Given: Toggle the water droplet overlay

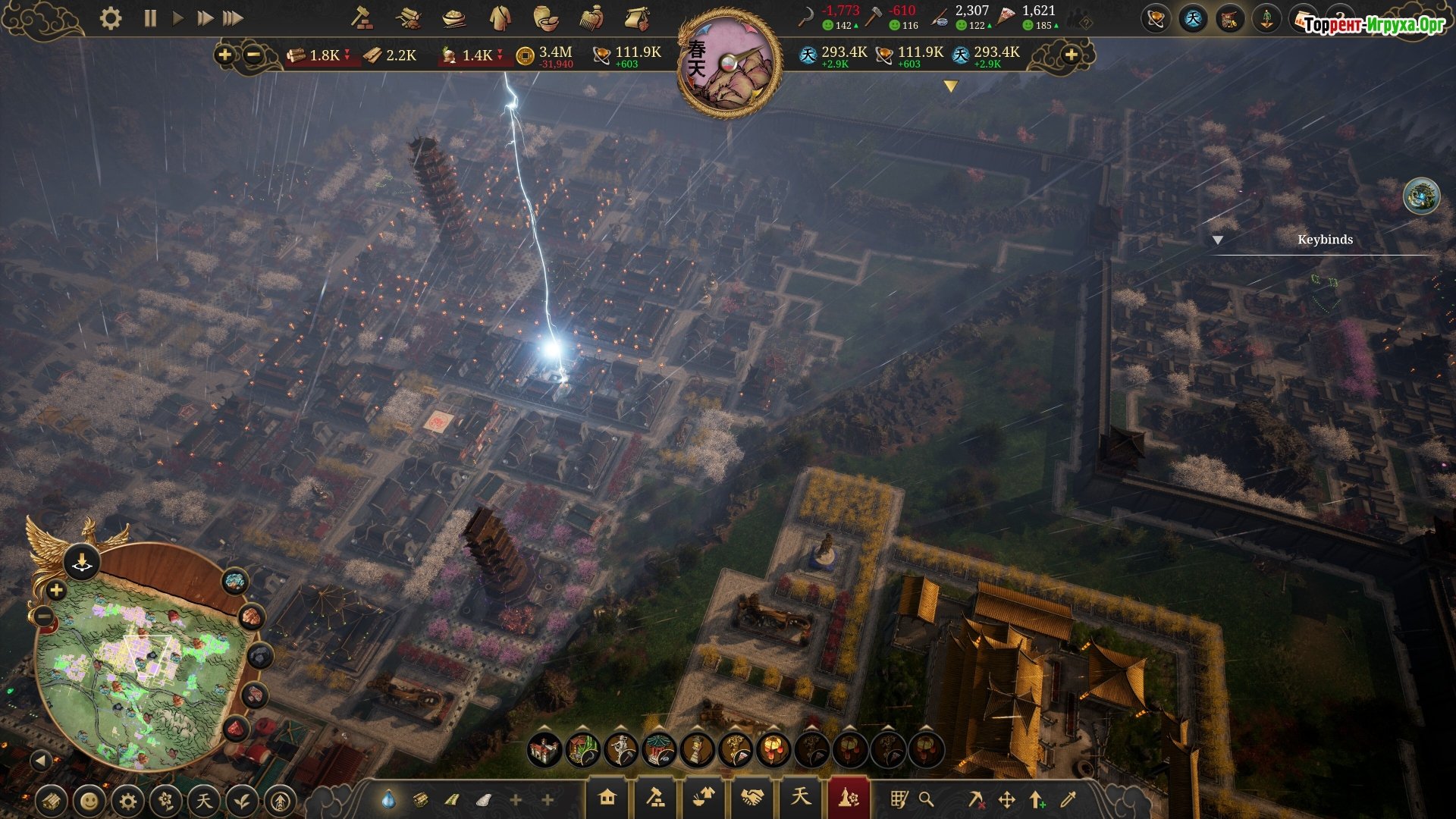Looking at the screenshot, I should coord(388,799).
